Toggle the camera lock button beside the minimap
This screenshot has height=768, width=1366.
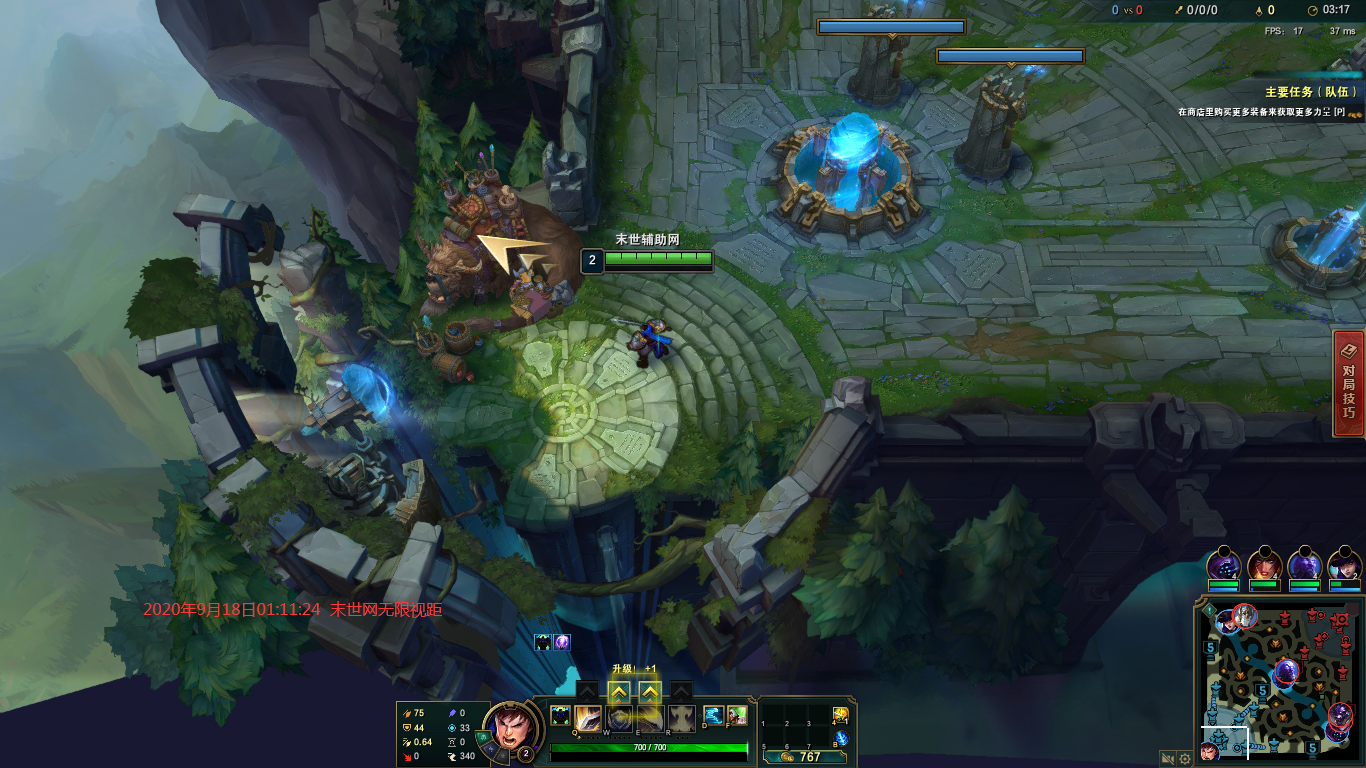[1167, 759]
